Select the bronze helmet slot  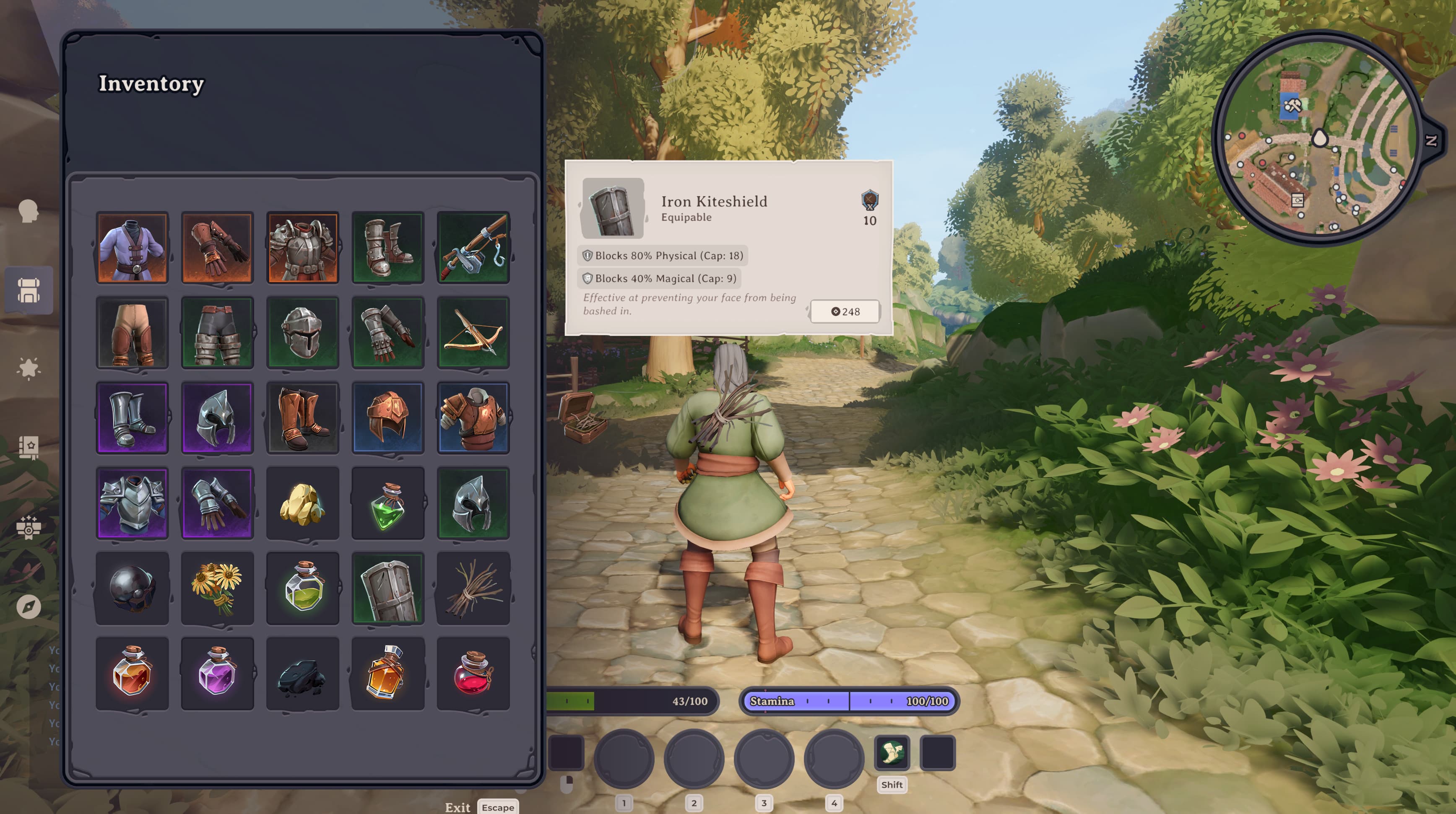[x=388, y=418]
